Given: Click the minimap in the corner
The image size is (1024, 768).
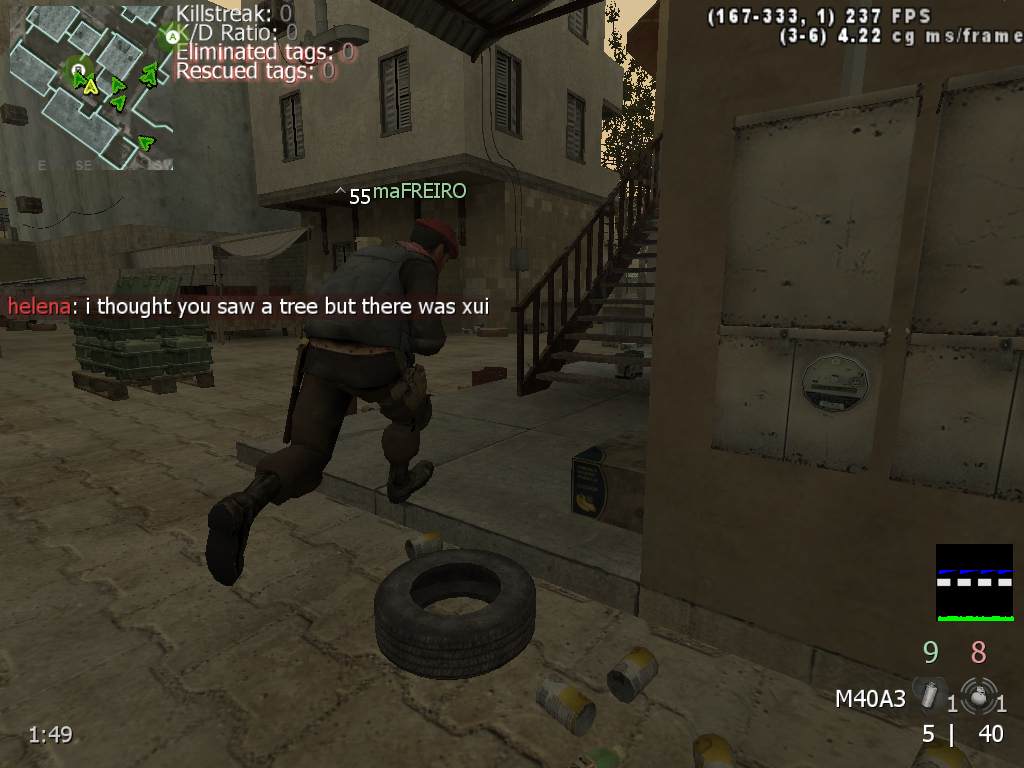Looking at the screenshot, I should click(x=91, y=87).
